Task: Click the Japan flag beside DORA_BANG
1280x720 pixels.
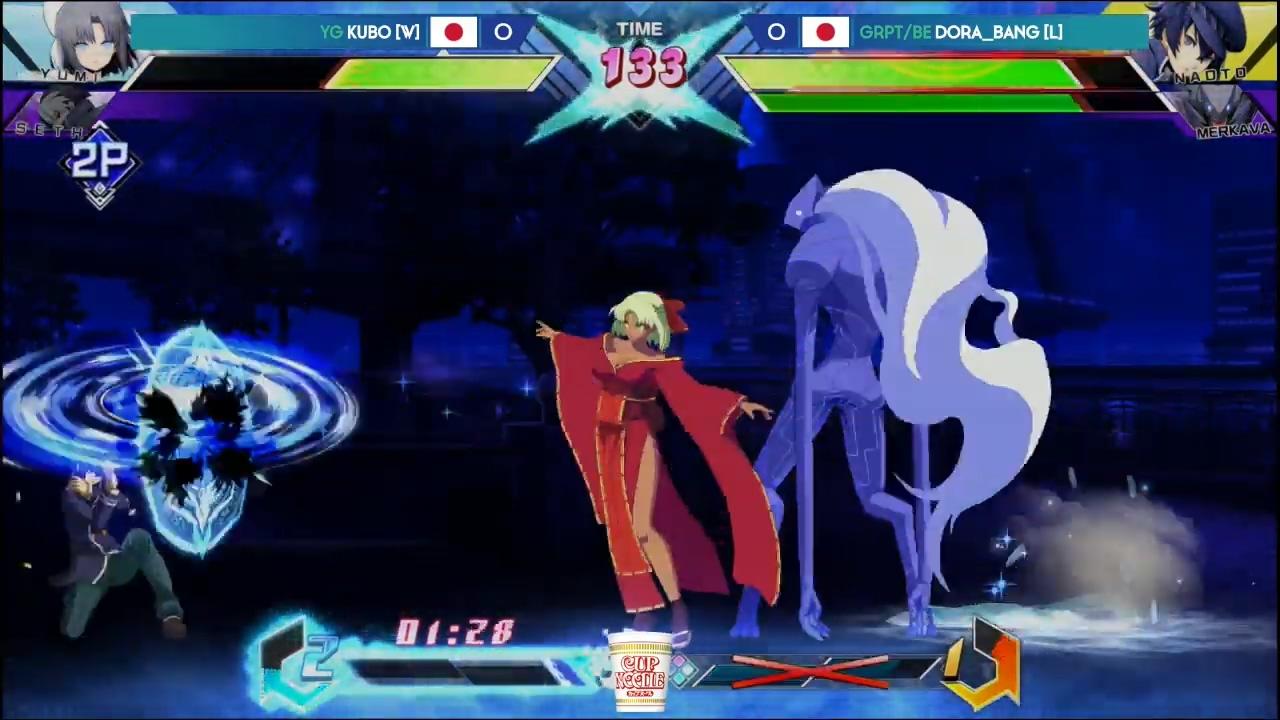Action: [x=825, y=32]
